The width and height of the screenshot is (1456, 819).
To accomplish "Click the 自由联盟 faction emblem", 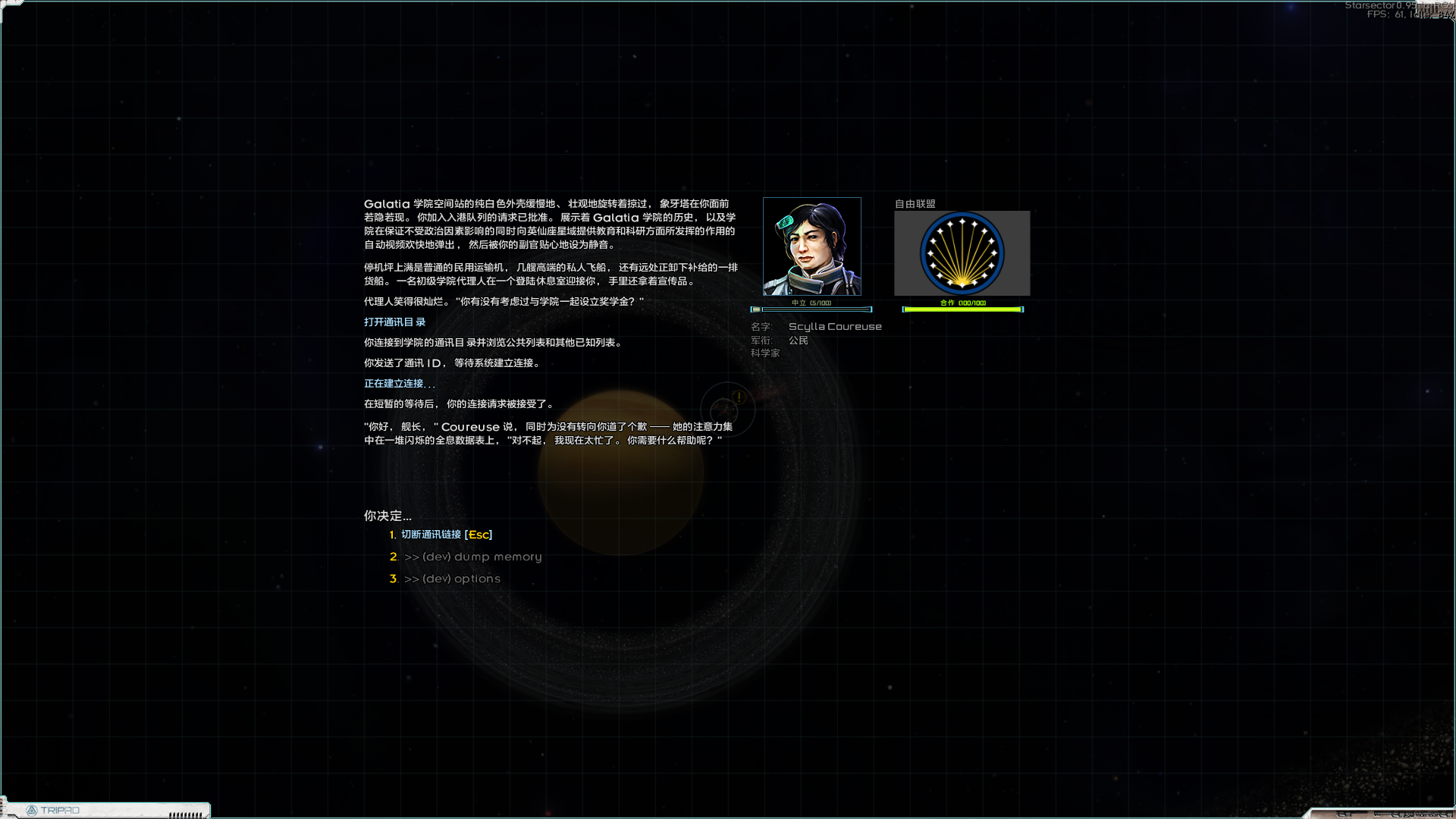I will [962, 253].
